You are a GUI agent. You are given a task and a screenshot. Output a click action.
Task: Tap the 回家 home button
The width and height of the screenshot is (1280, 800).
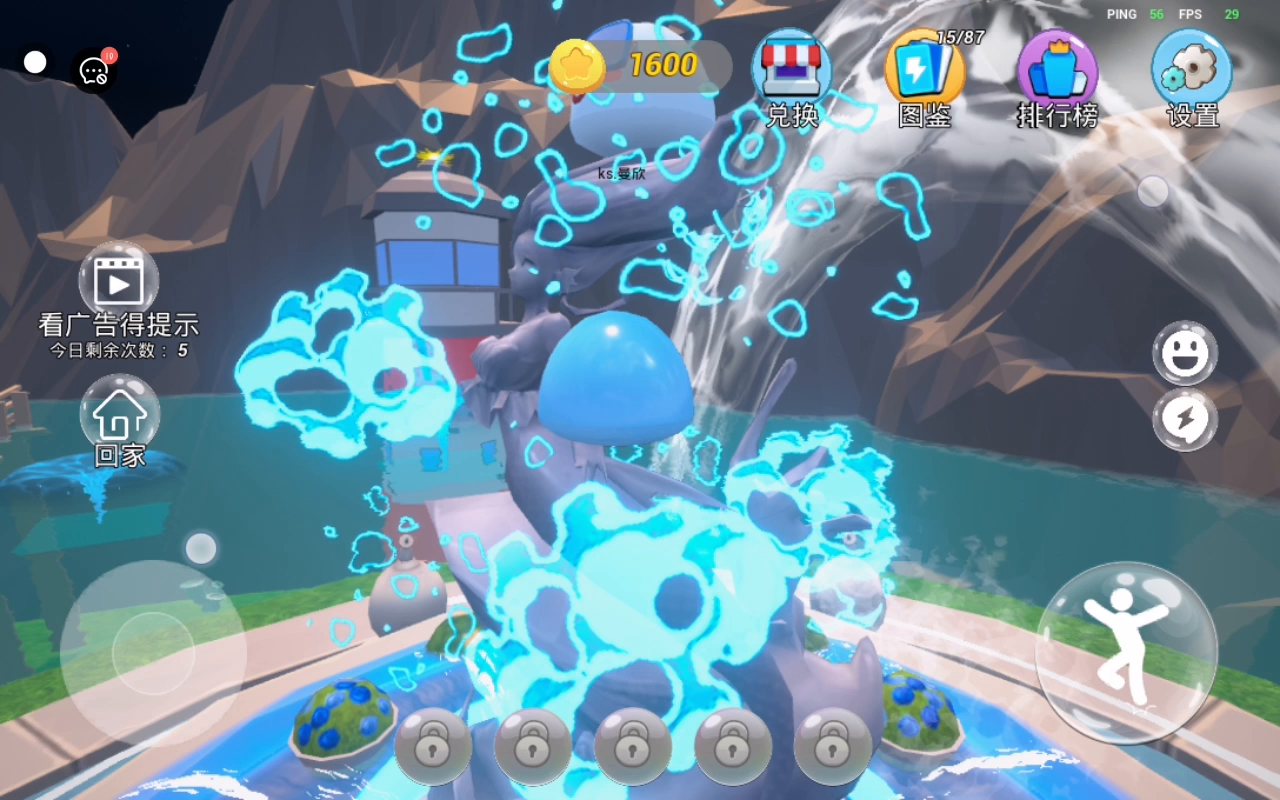click(120, 420)
